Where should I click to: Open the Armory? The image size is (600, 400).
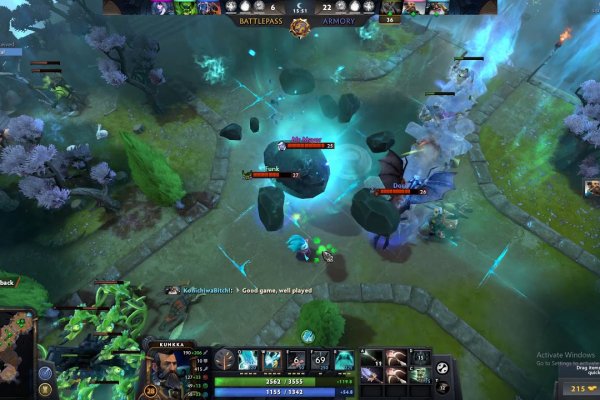339,20
